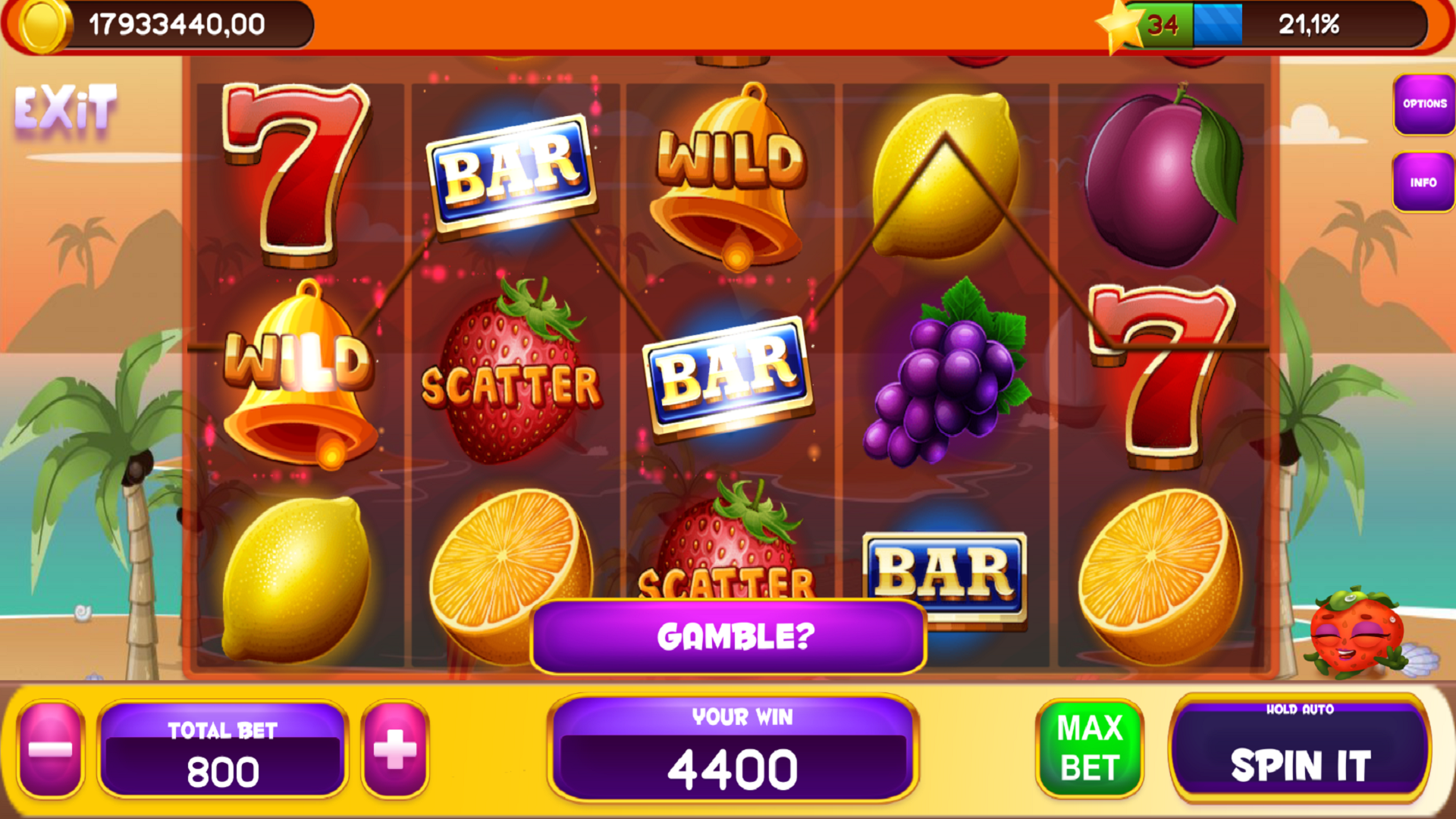Viewport: 1456px width, 819px height.
Task: Exit the slot game
Action: [66, 108]
